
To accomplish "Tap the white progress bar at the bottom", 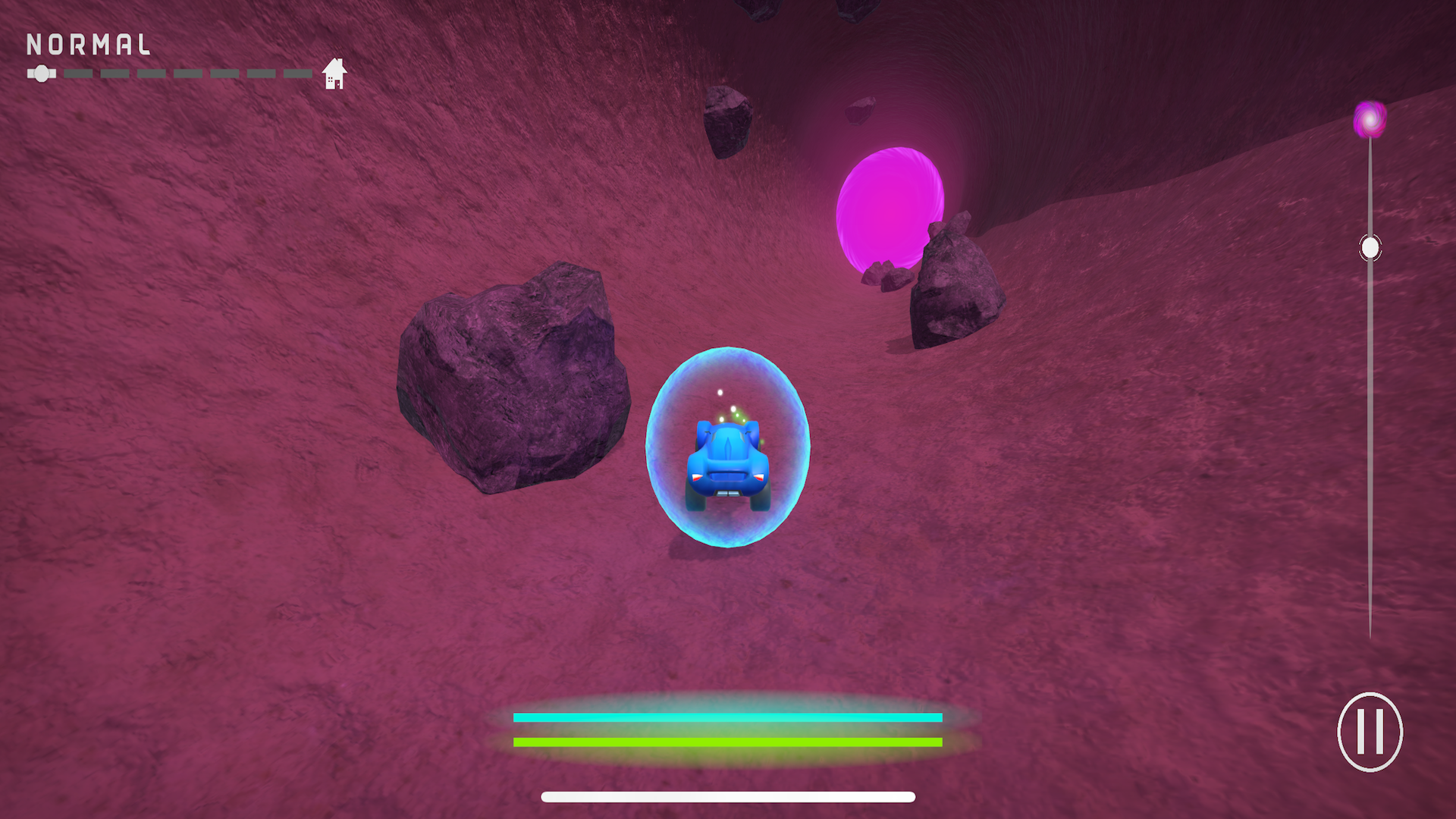I will pyautogui.click(x=728, y=796).
